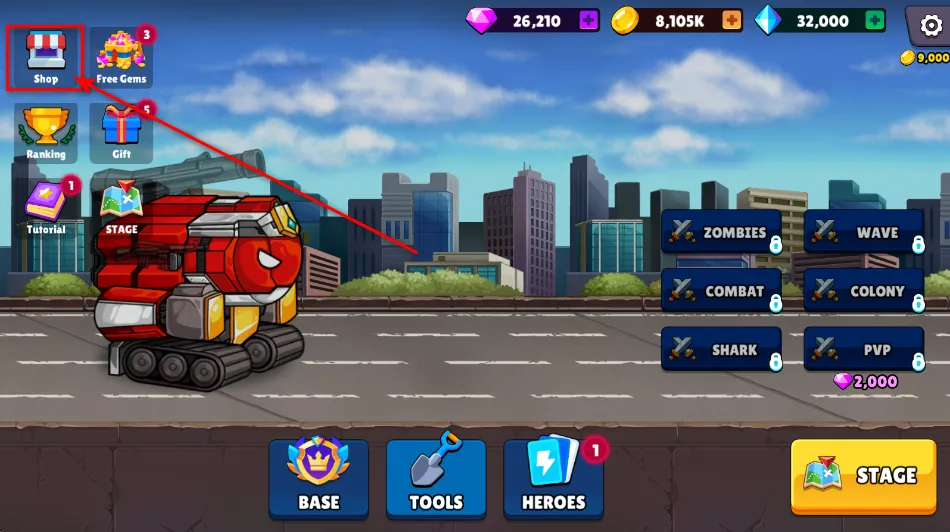Open the Gift box
The height and width of the screenshot is (532, 950).
(x=121, y=133)
